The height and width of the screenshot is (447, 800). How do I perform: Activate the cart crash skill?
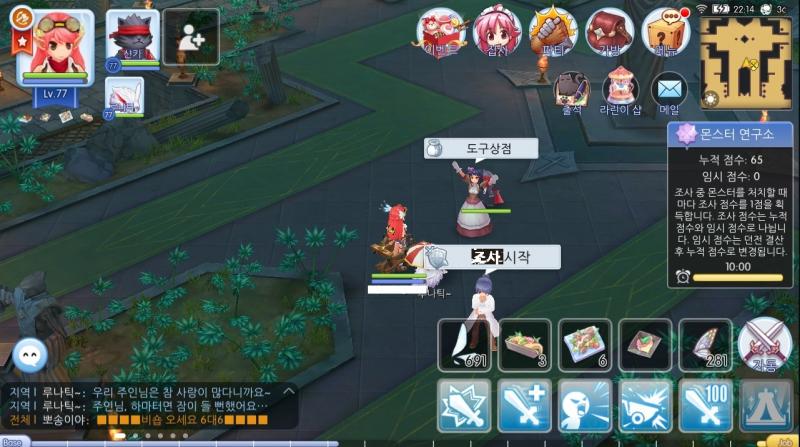click(x=645, y=406)
